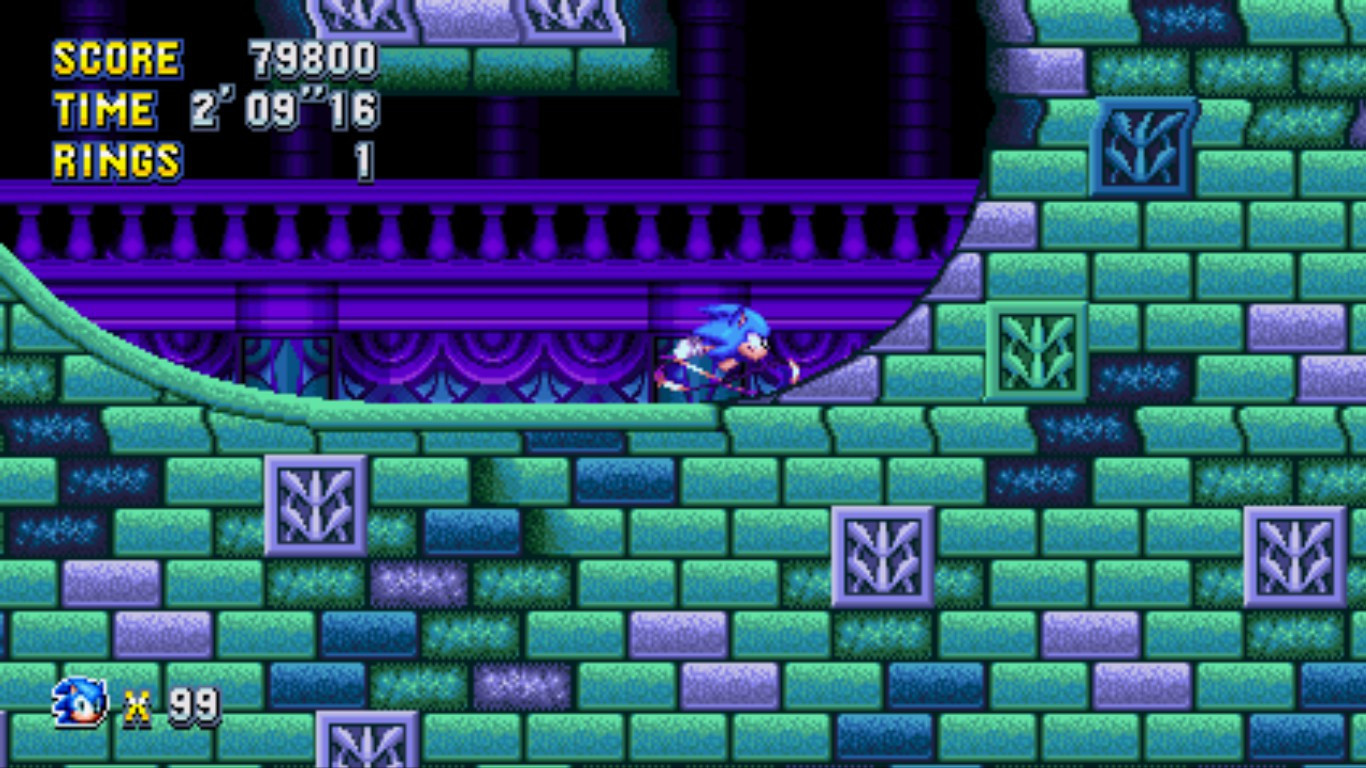Viewport: 1366px width, 768px height.
Task: Click the purple balustrade railing decoration
Action: 450,232
